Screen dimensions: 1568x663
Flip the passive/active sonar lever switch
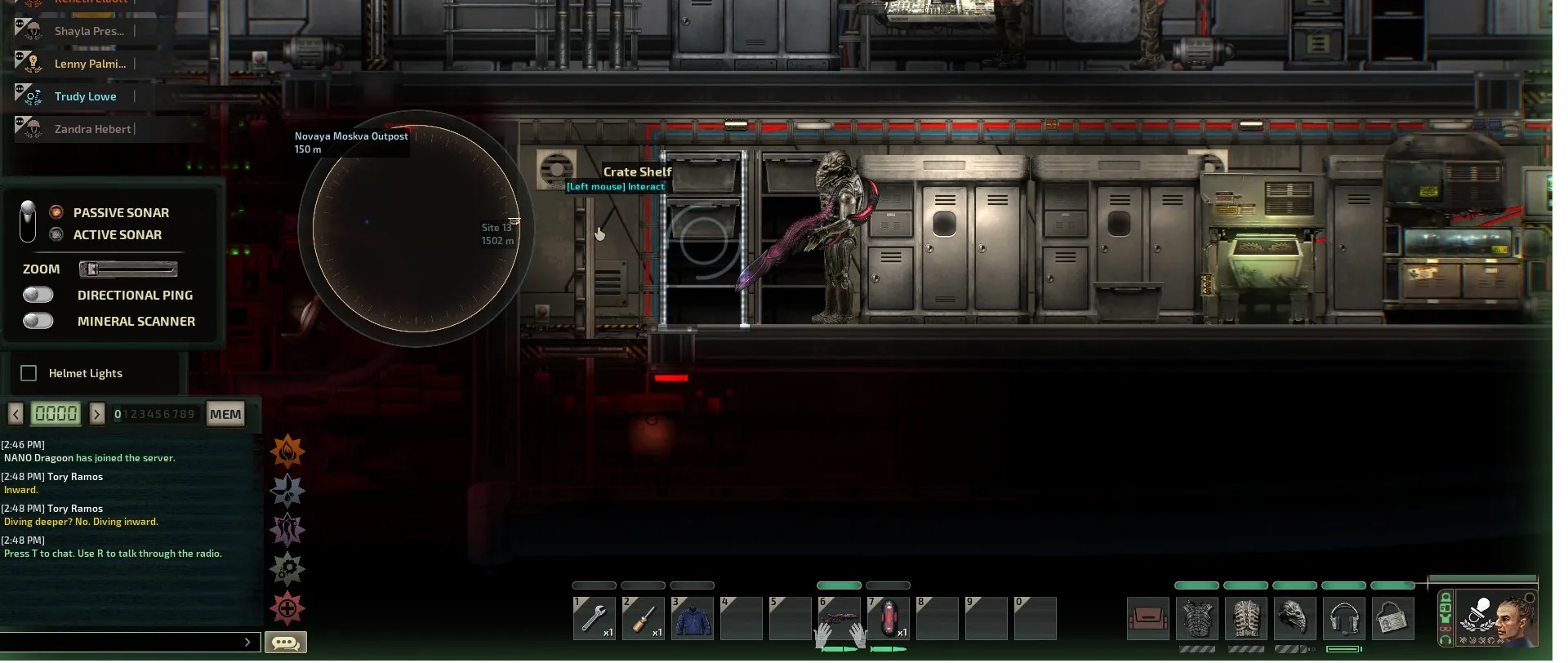28,221
